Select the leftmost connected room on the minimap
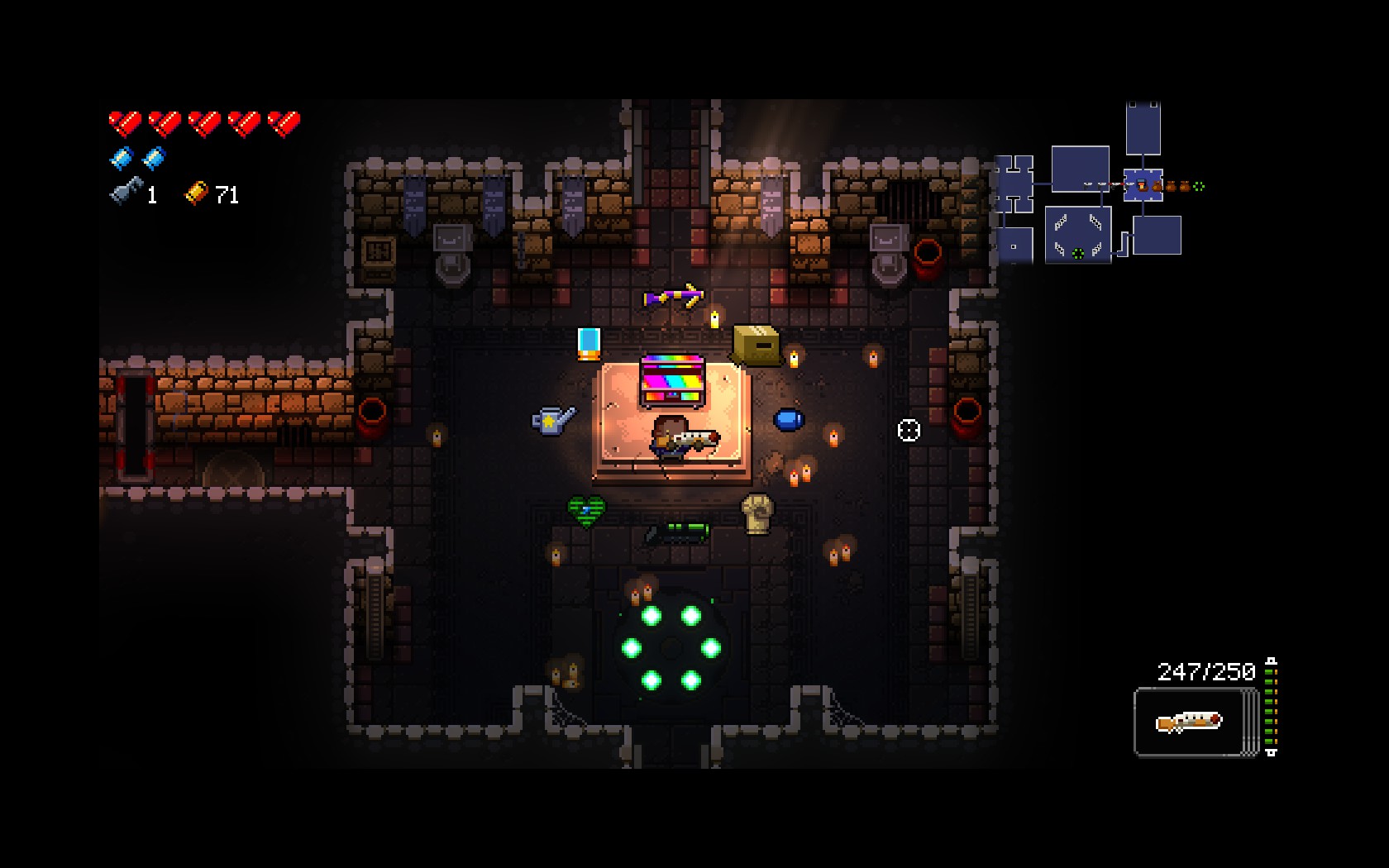Image resolution: width=1389 pixels, height=868 pixels. 1014,184
